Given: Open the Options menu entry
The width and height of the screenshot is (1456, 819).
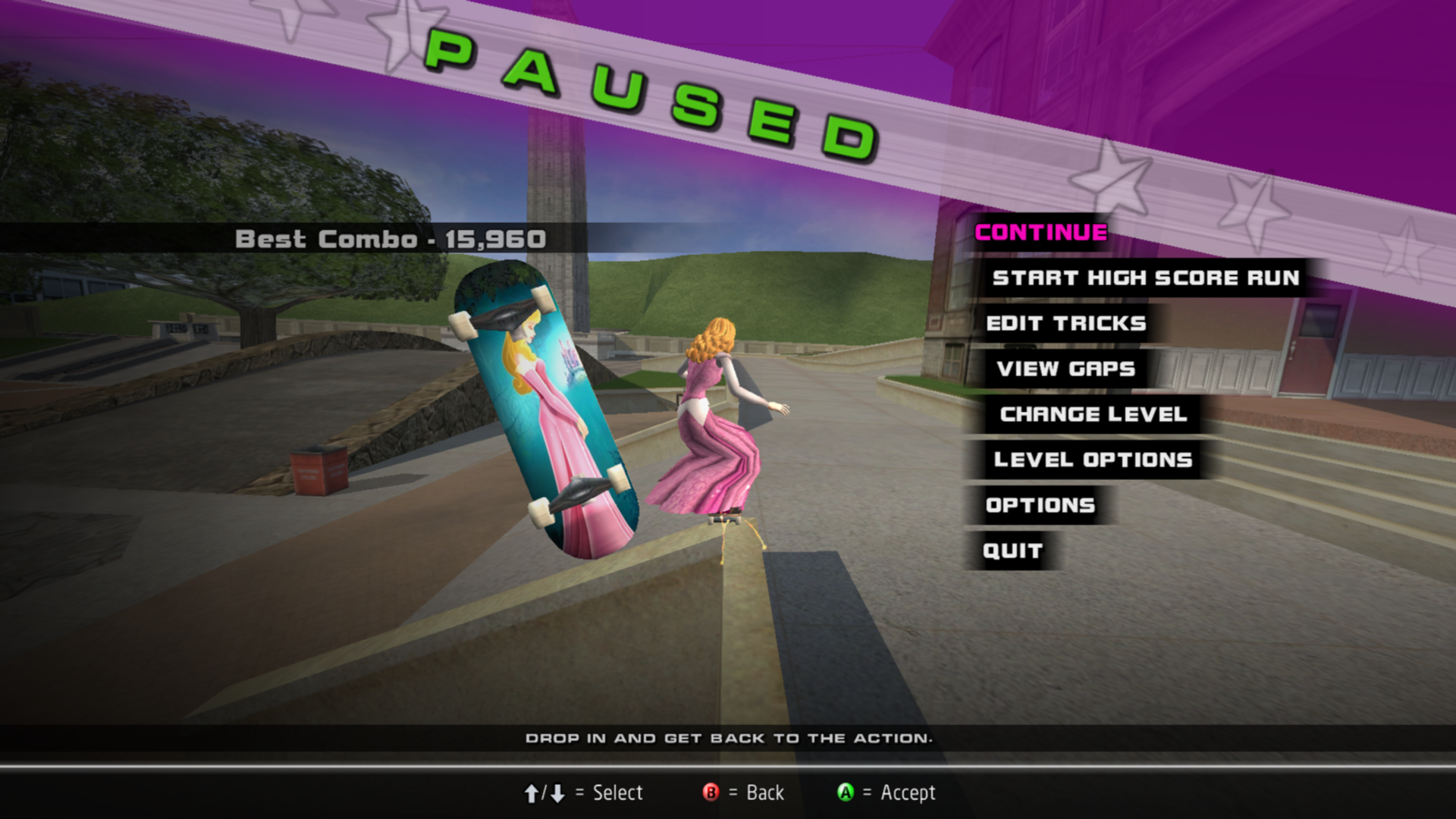Looking at the screenshot, I should [x=1040, y=506].
